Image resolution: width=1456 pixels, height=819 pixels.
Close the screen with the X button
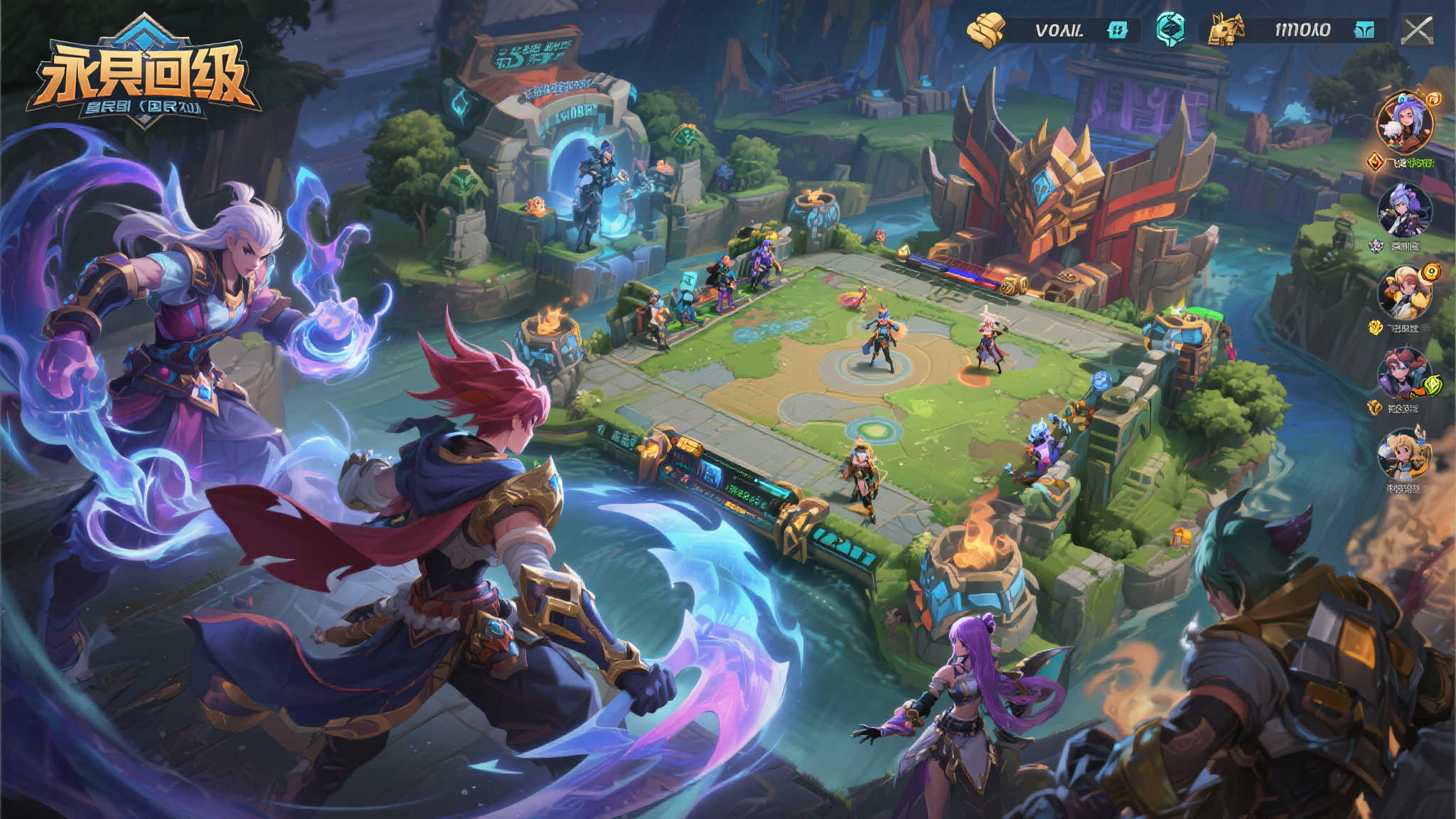coord(1418,31)
